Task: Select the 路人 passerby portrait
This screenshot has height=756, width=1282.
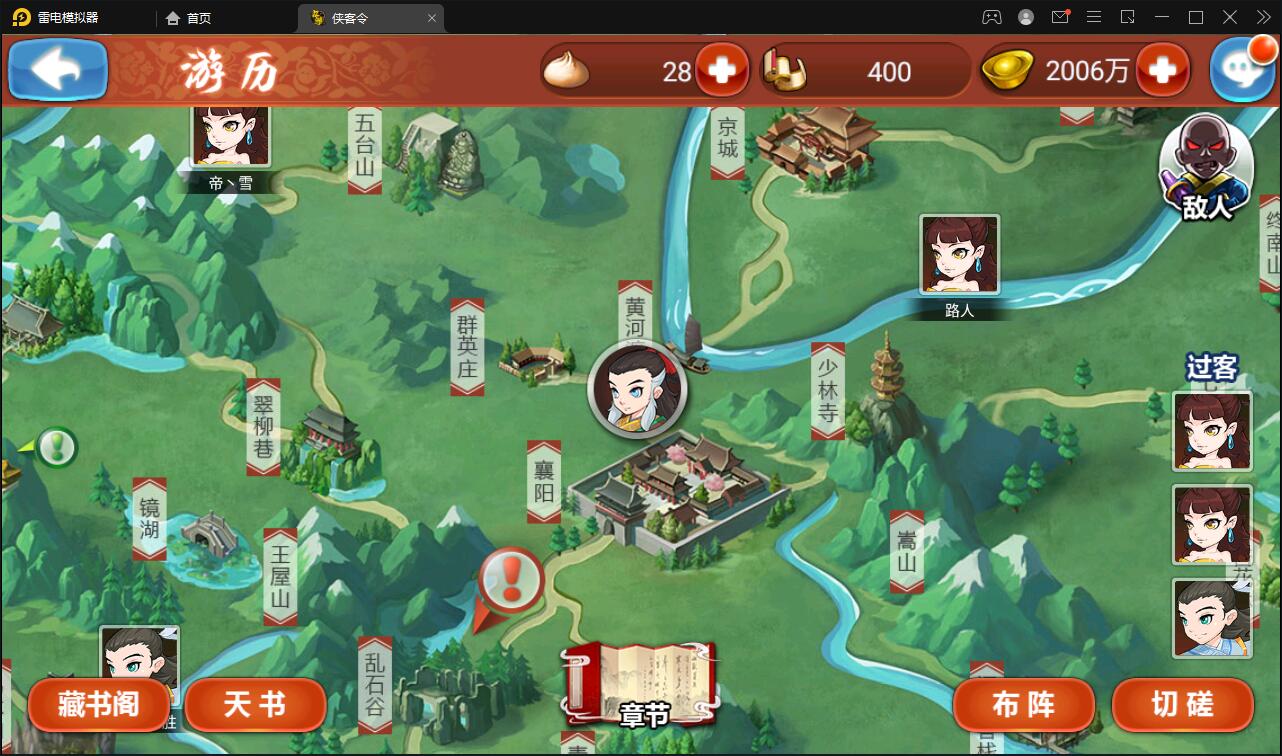Action: 957,255
